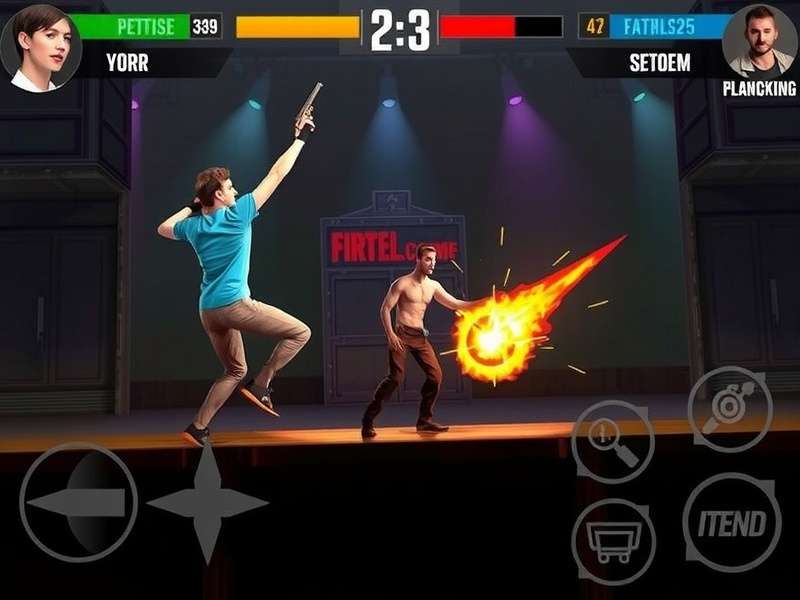Viewport: 800px width, 600px height.
Task: Tap the left arrow movement button
Action: click(x=78, y=501)
